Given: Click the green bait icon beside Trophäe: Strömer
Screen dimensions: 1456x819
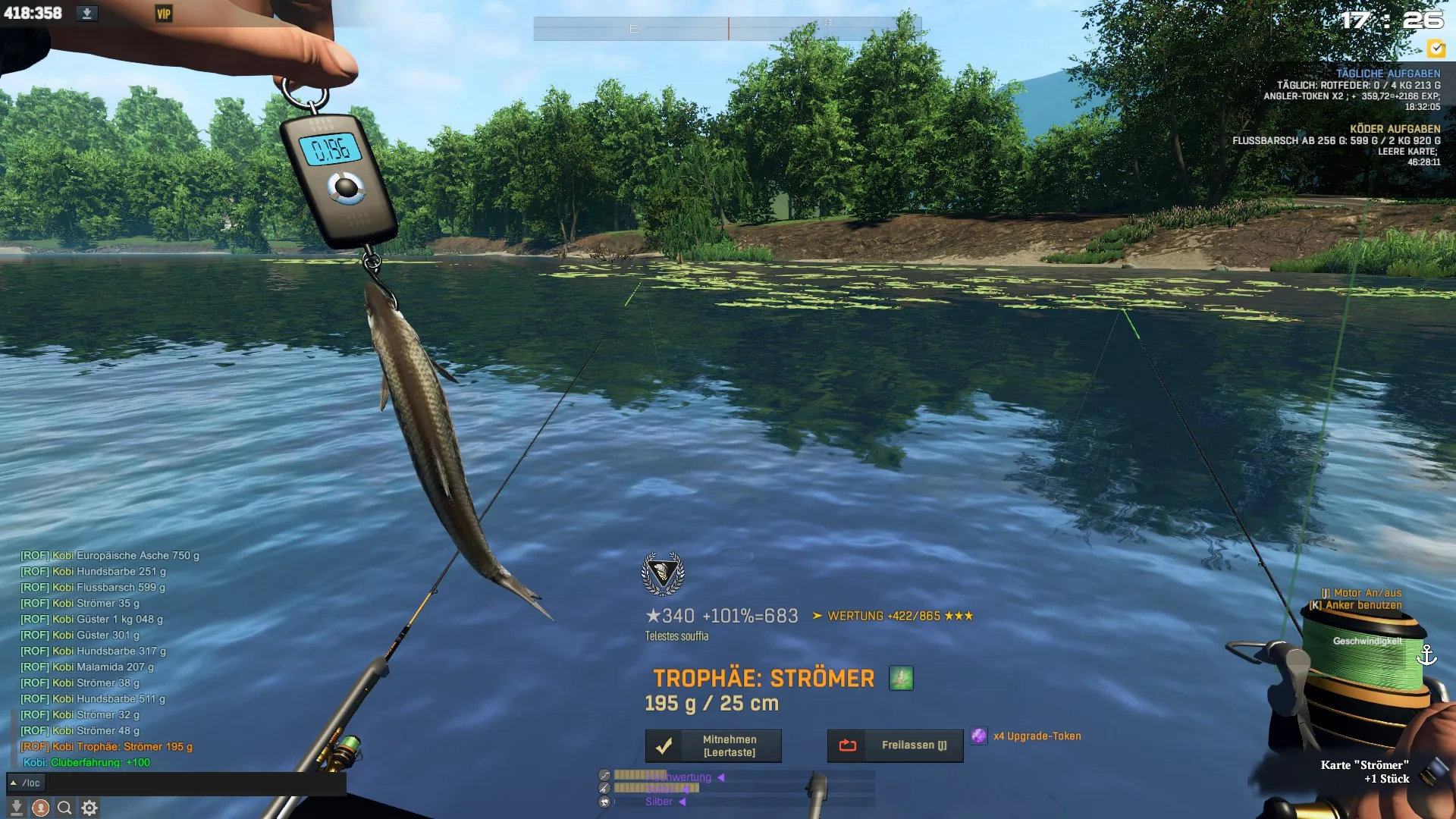Looking at the screenshot, I should pyautogui.click(x=901, y=678).
